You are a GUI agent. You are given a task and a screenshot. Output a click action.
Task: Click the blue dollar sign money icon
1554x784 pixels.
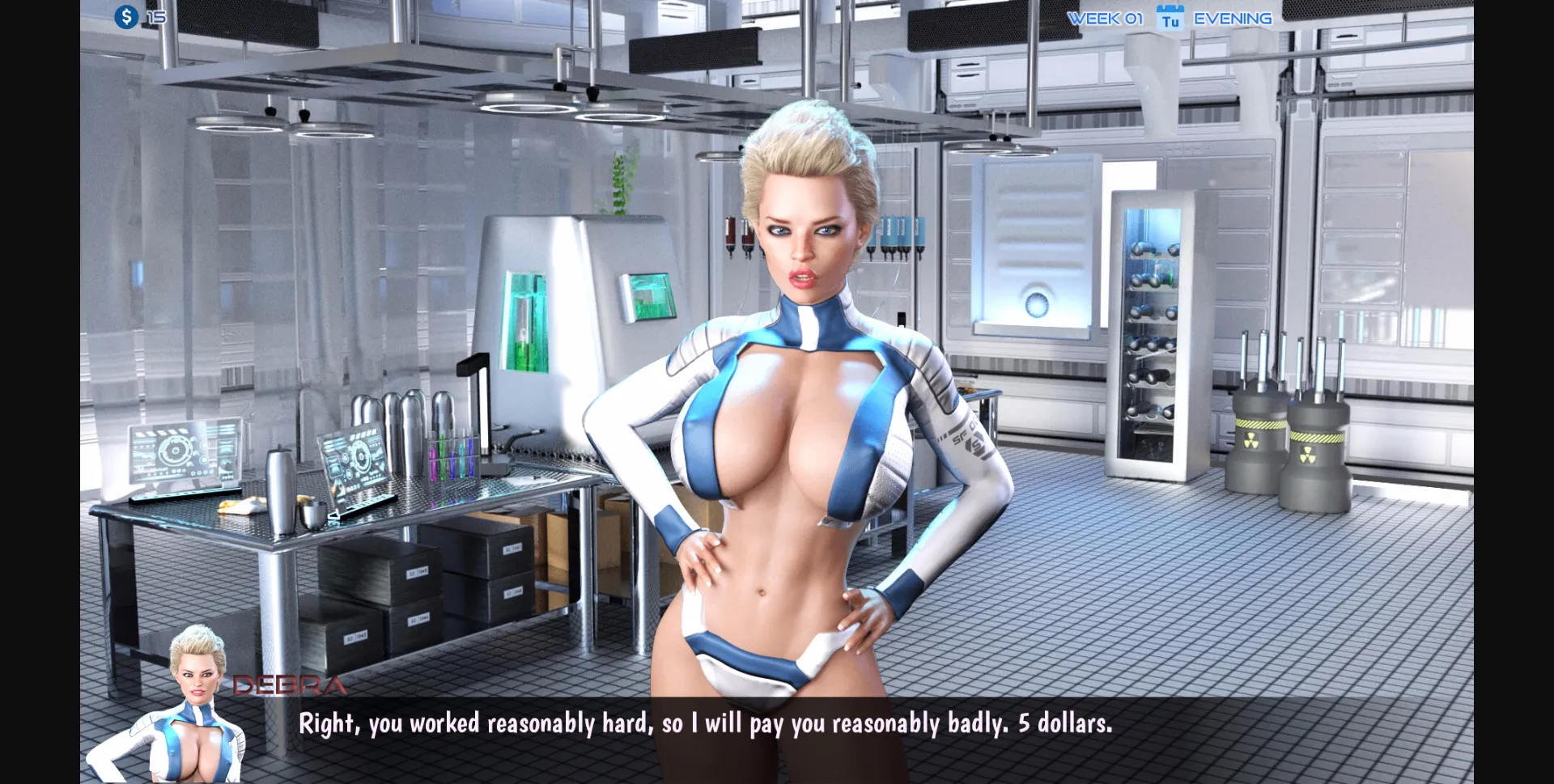tap(126, 16)
